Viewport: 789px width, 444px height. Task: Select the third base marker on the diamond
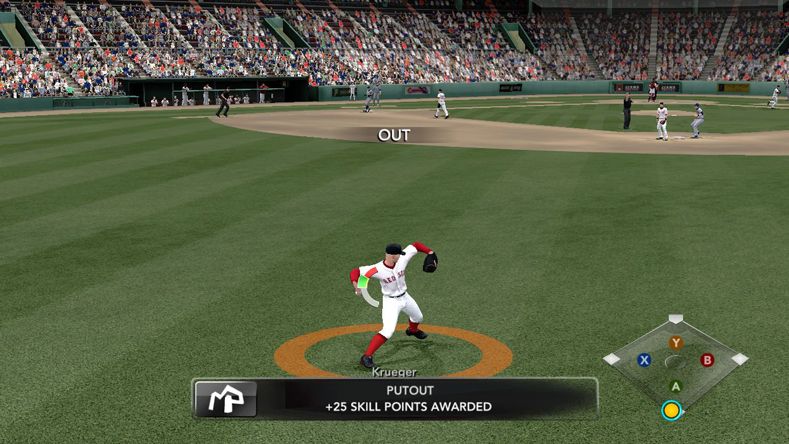611,359
